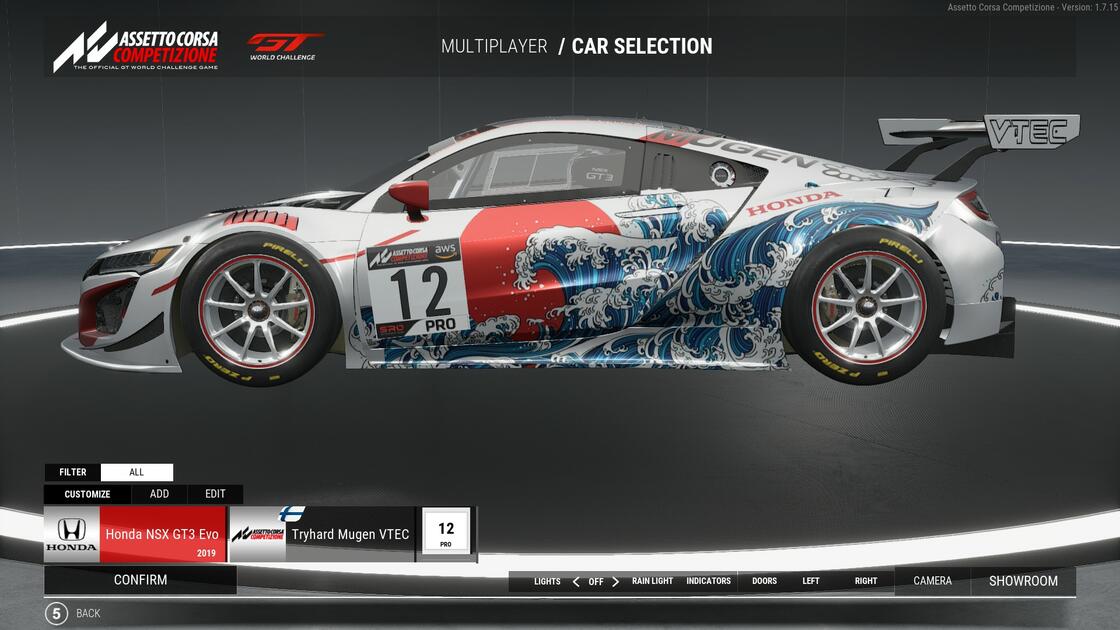1120x630 pixels.
Task: Select the ALL filter
Action: click(136, 472)
